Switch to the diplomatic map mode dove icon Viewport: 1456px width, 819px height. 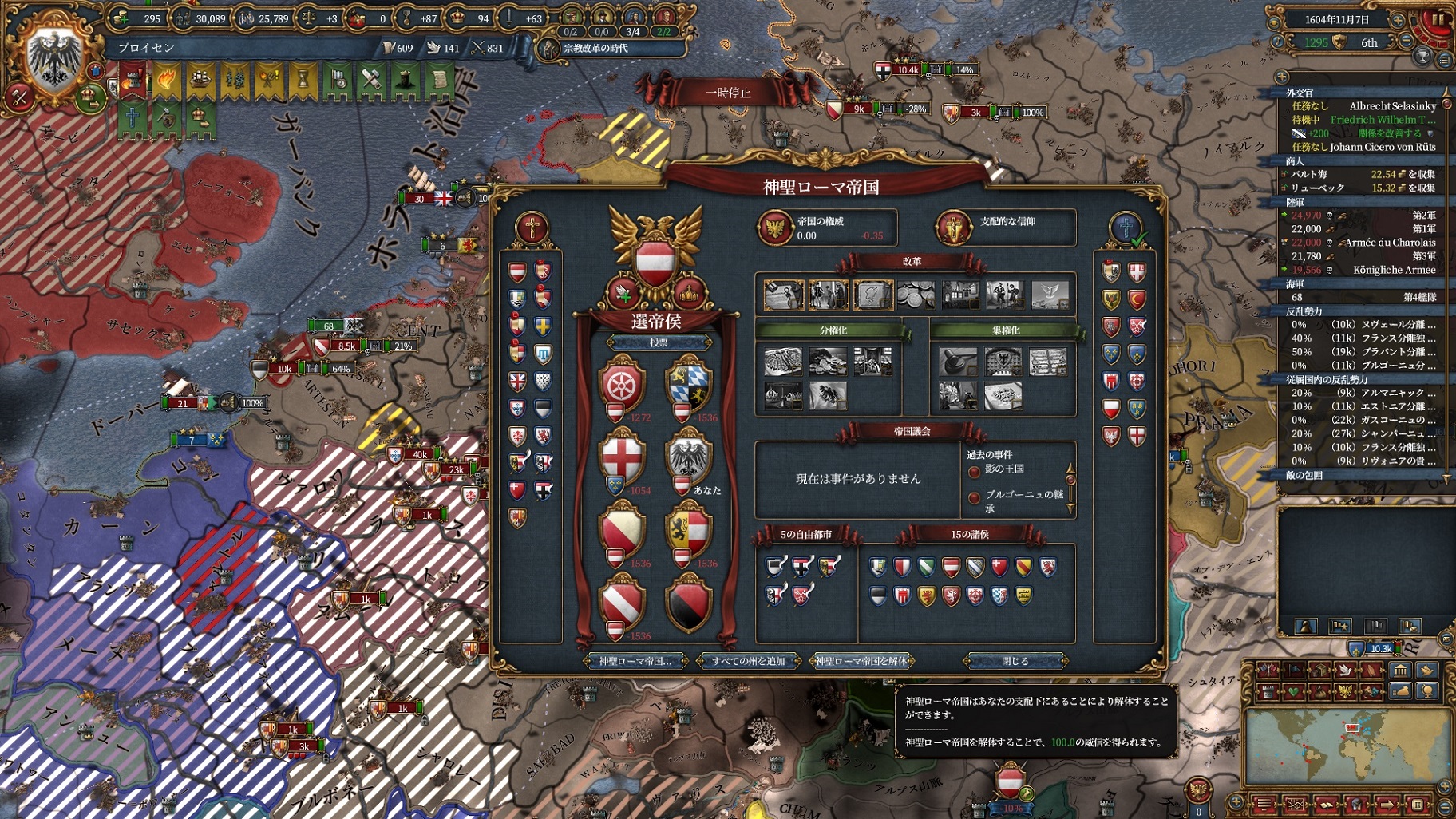[1345, 671]
